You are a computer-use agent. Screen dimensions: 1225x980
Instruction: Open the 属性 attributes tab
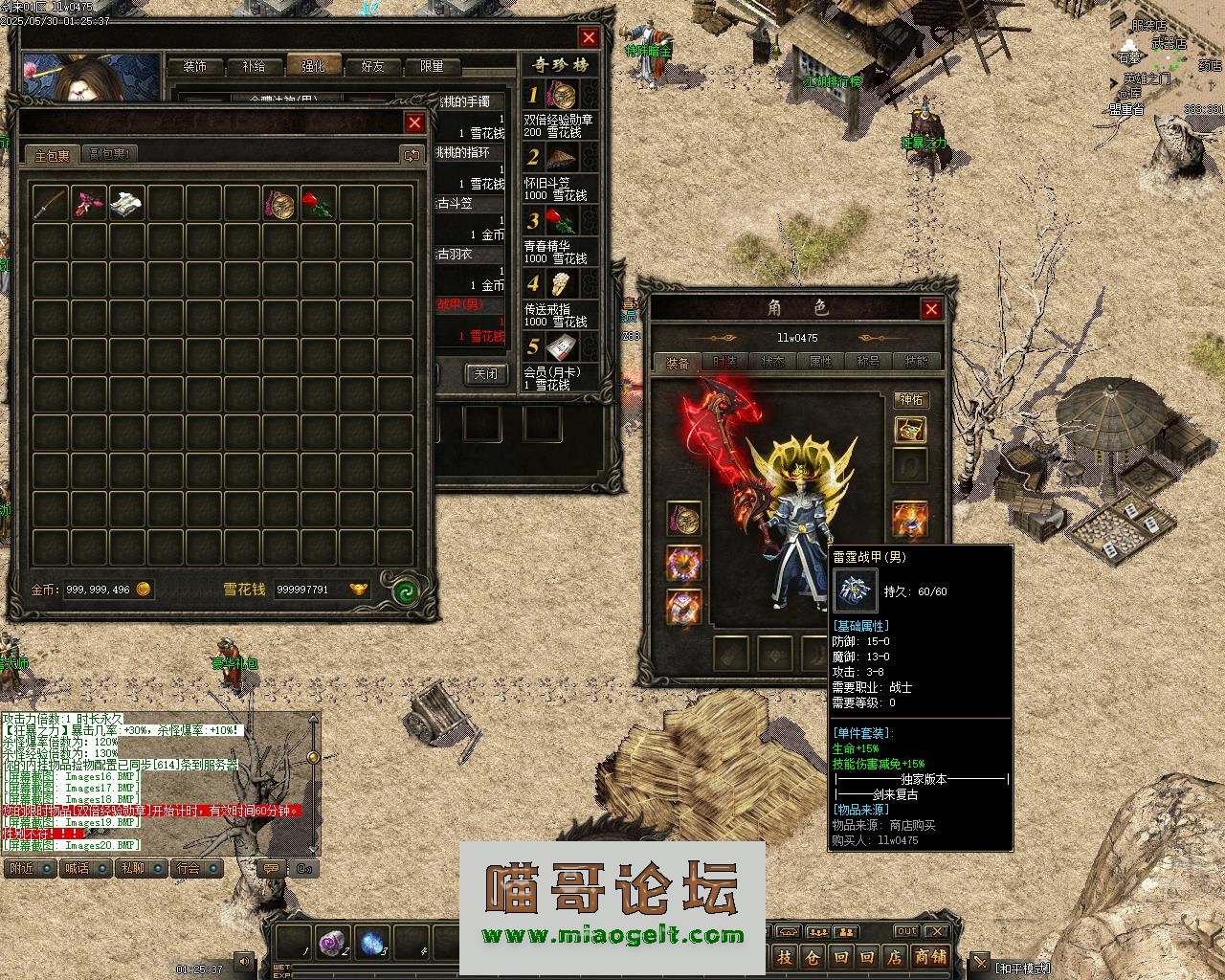(820, 363)
